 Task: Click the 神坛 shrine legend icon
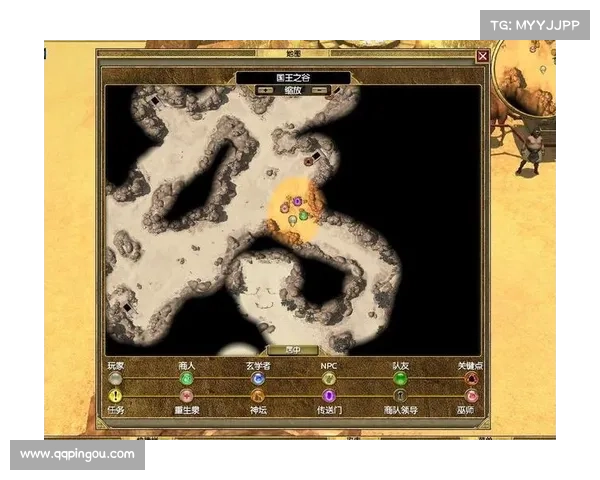click(258, 396)
